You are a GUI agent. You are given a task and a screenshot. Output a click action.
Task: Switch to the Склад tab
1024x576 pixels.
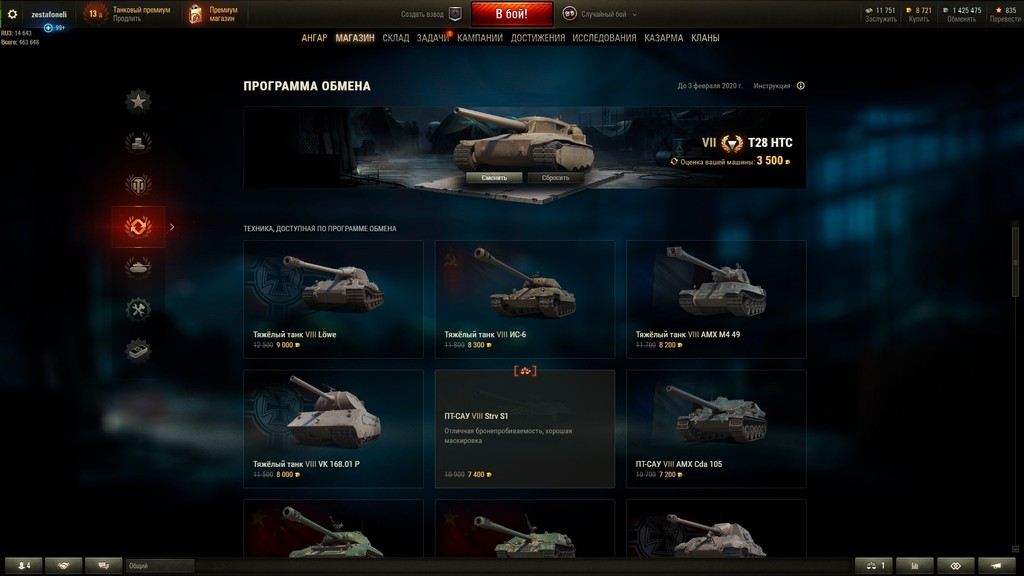tap(396, 38)
